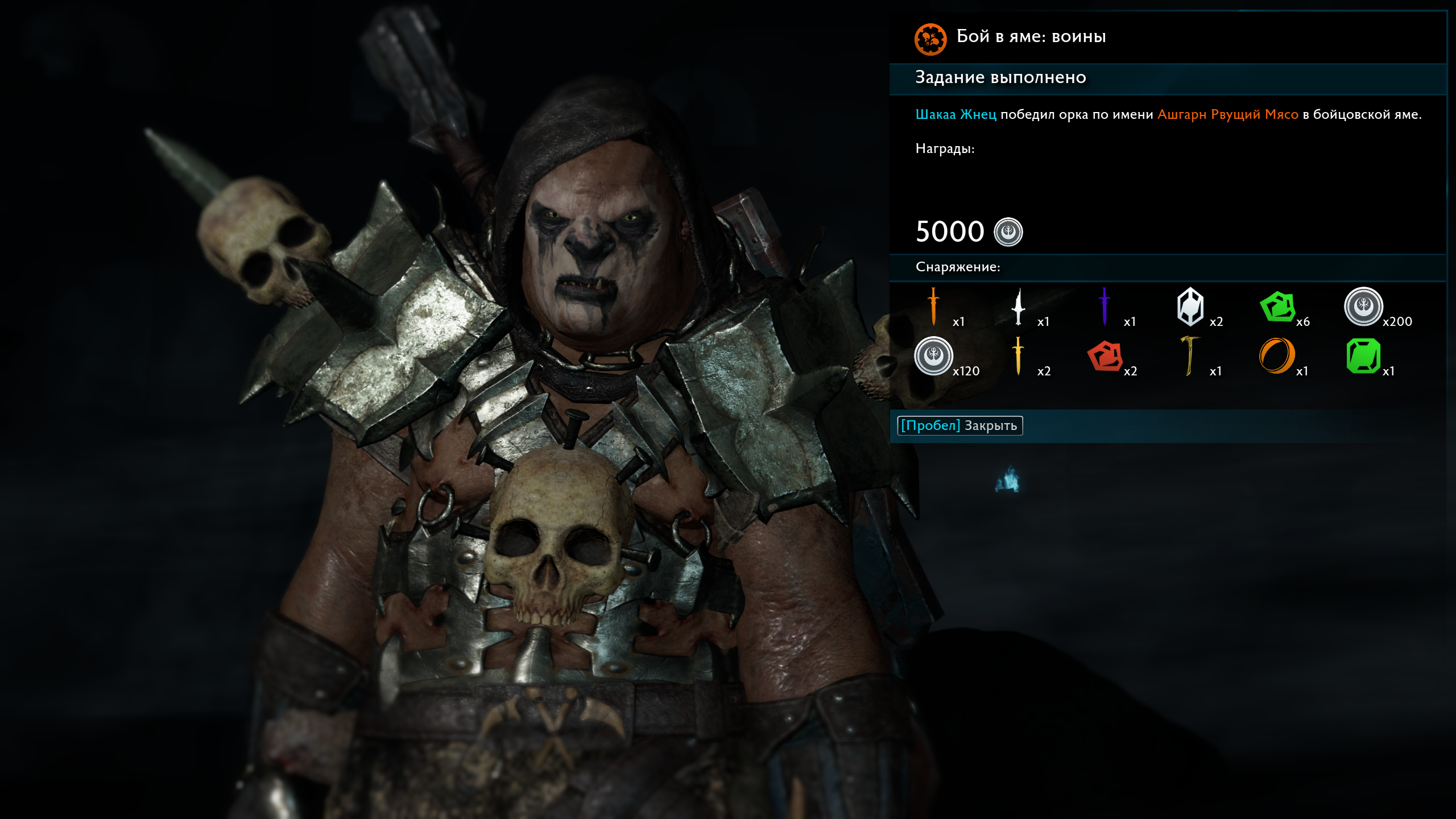Select the purple sword reward

point(1105,307)
